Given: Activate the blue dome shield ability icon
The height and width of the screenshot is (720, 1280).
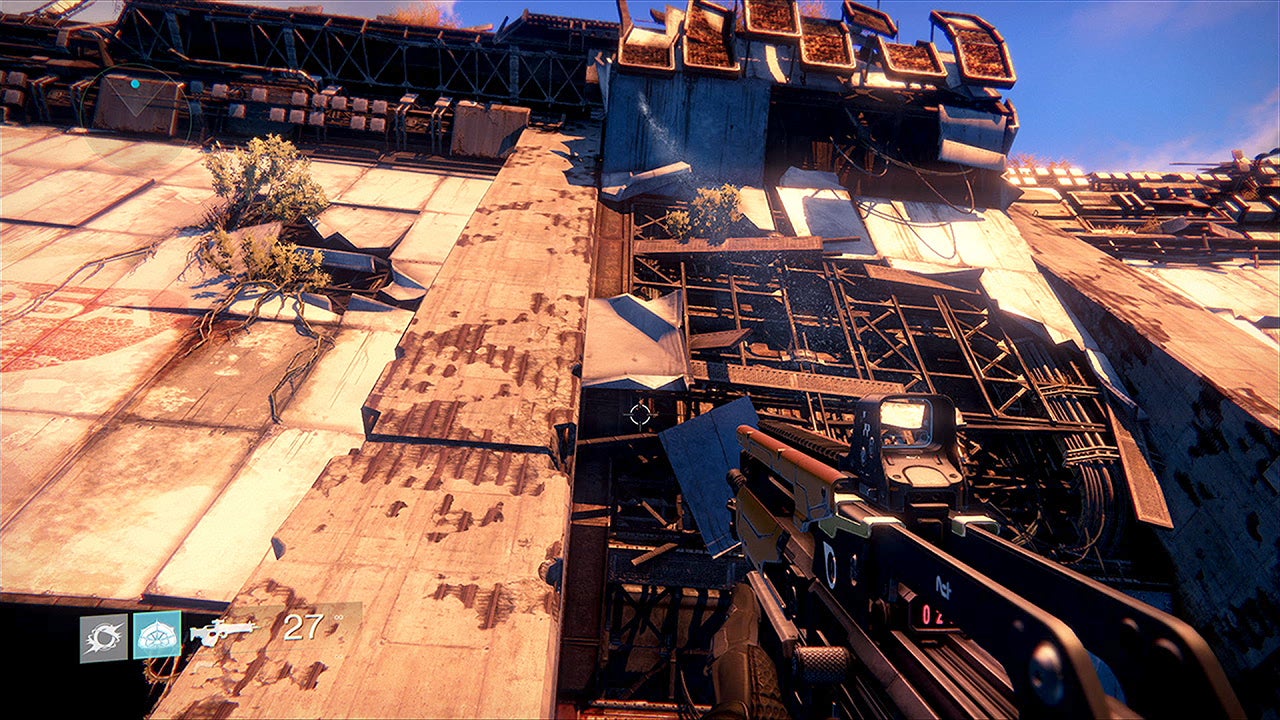Looking at the screenshot, I should (157, 634).
